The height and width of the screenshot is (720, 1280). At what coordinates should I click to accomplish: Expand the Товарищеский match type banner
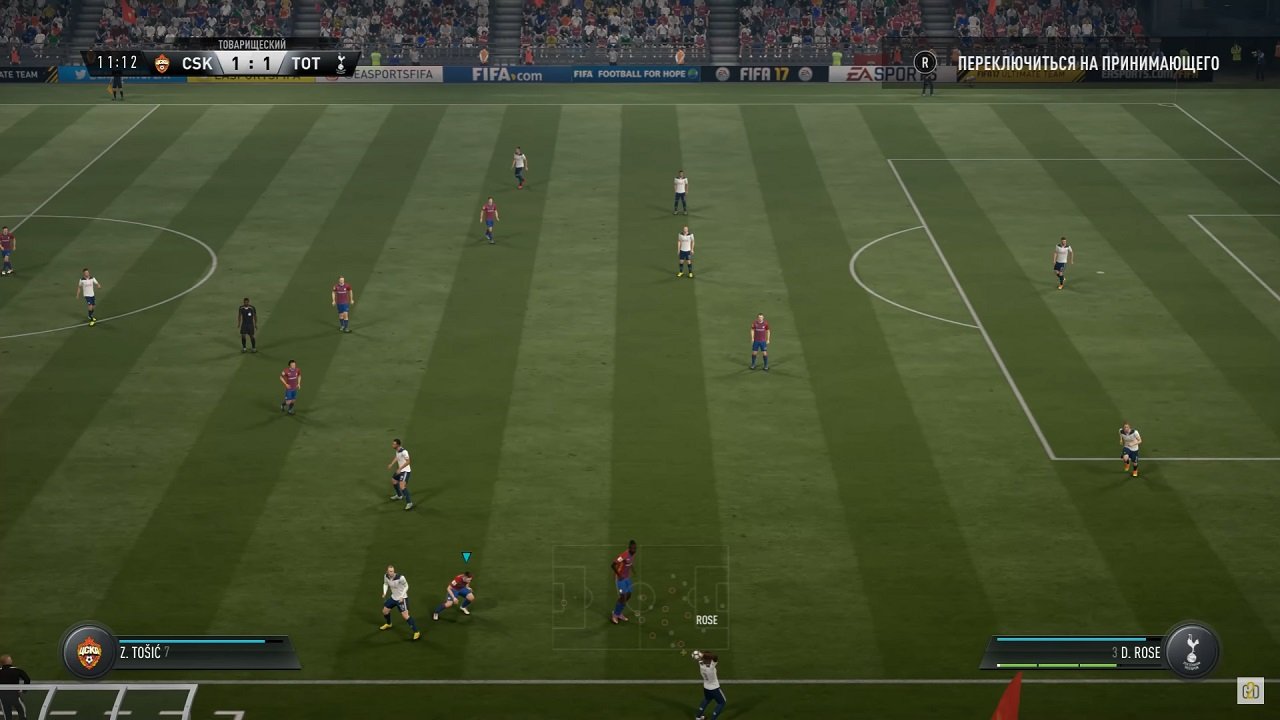[x=250, y=44]
